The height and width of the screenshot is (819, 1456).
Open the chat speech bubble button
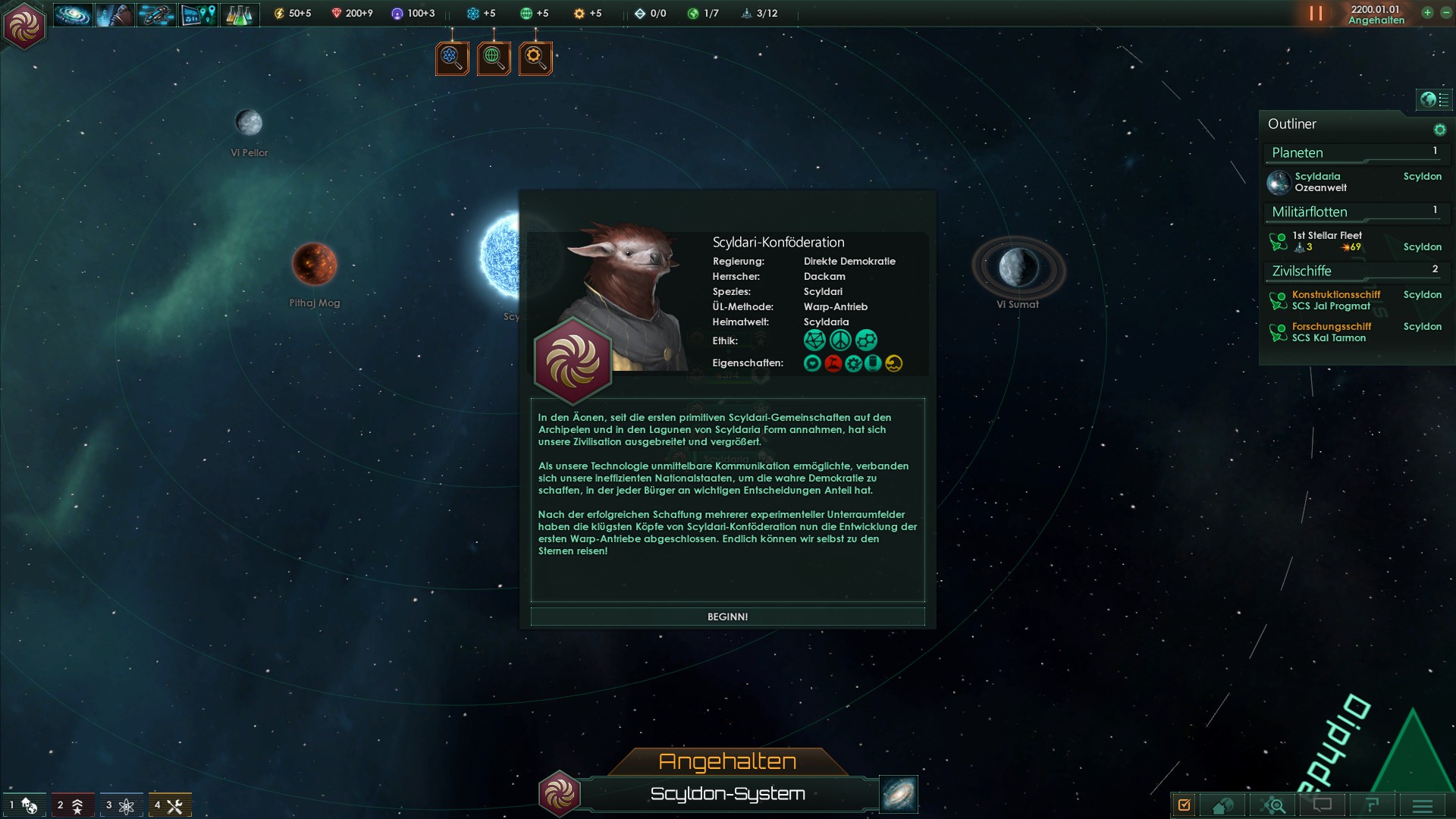[1323, 805]
